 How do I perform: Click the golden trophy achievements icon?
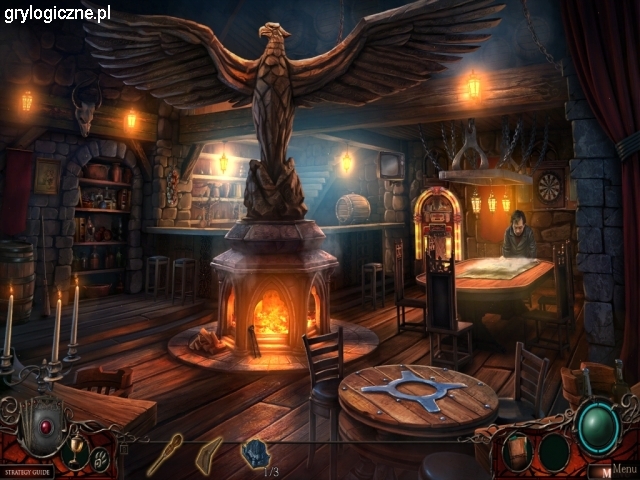coord(73,447)
